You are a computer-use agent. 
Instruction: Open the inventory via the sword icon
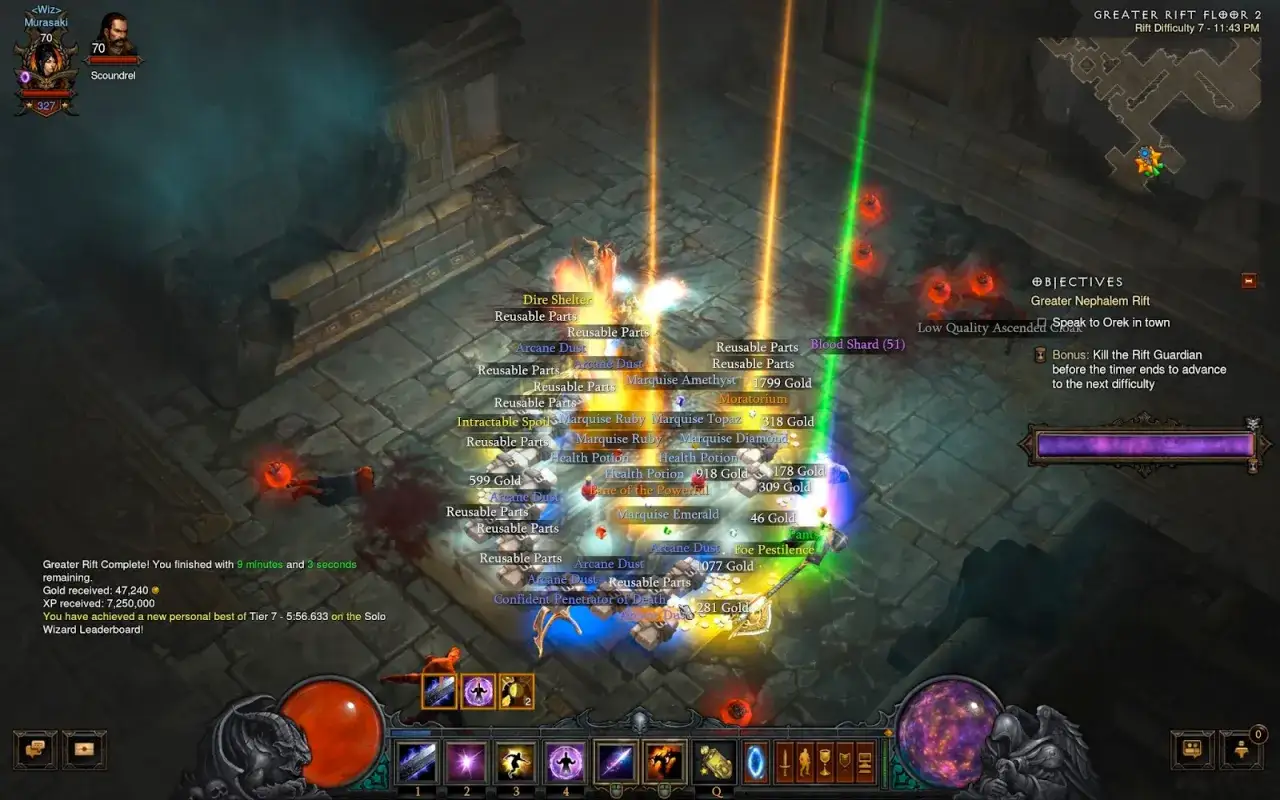(785, 762)
